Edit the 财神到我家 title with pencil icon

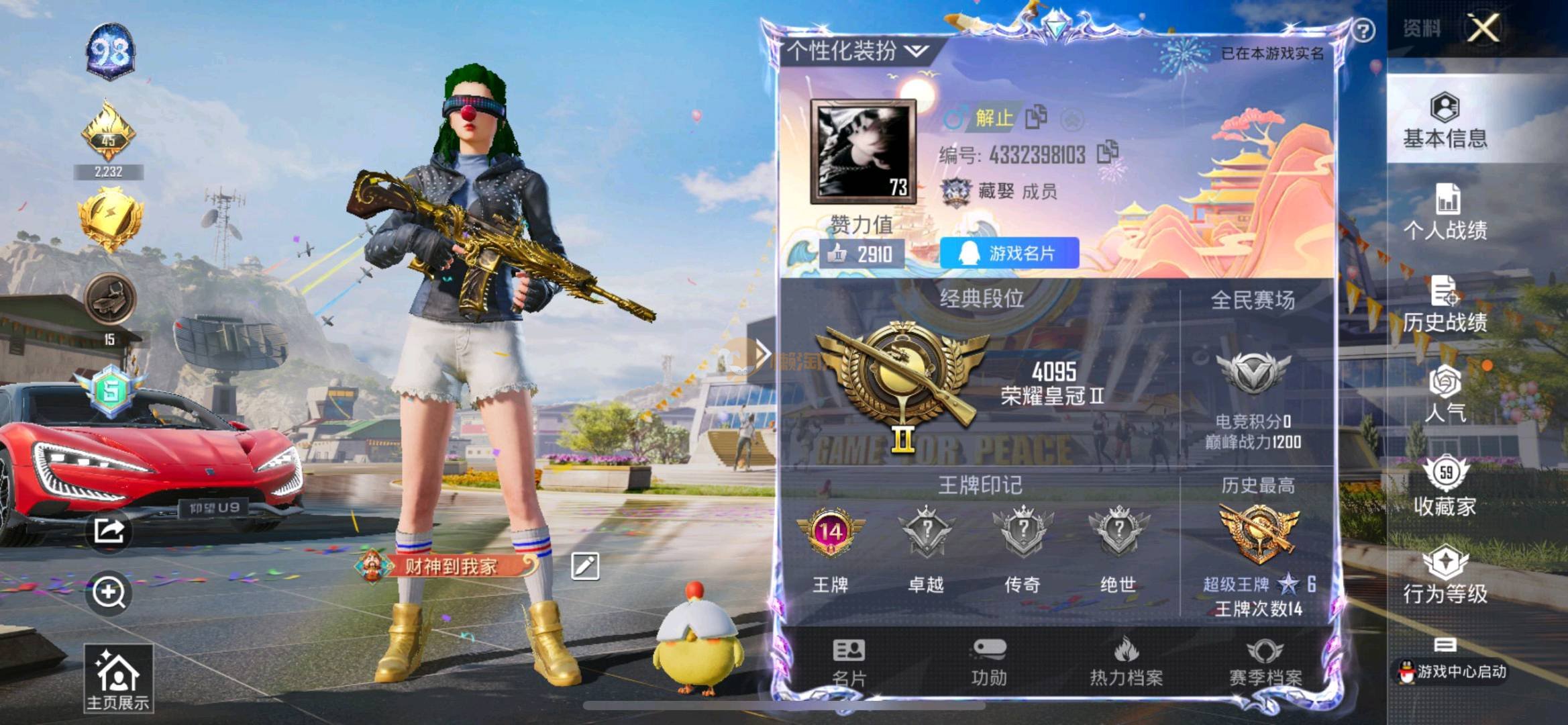584,566
